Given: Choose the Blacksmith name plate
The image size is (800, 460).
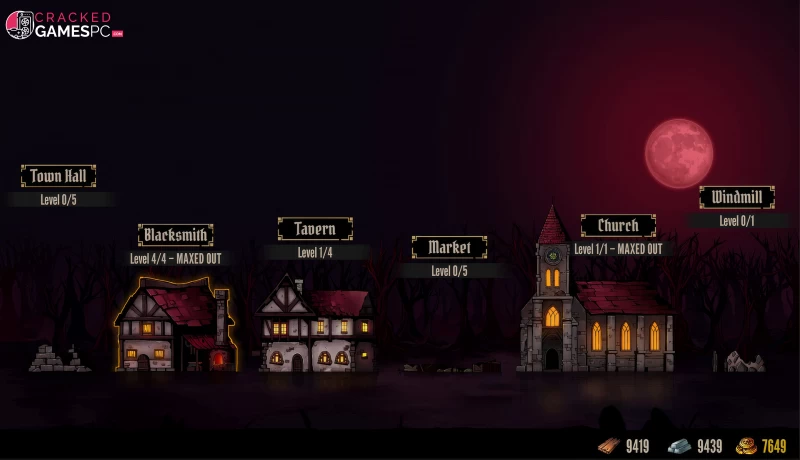Looking at the screenshot, I should [x=175, y=235].
